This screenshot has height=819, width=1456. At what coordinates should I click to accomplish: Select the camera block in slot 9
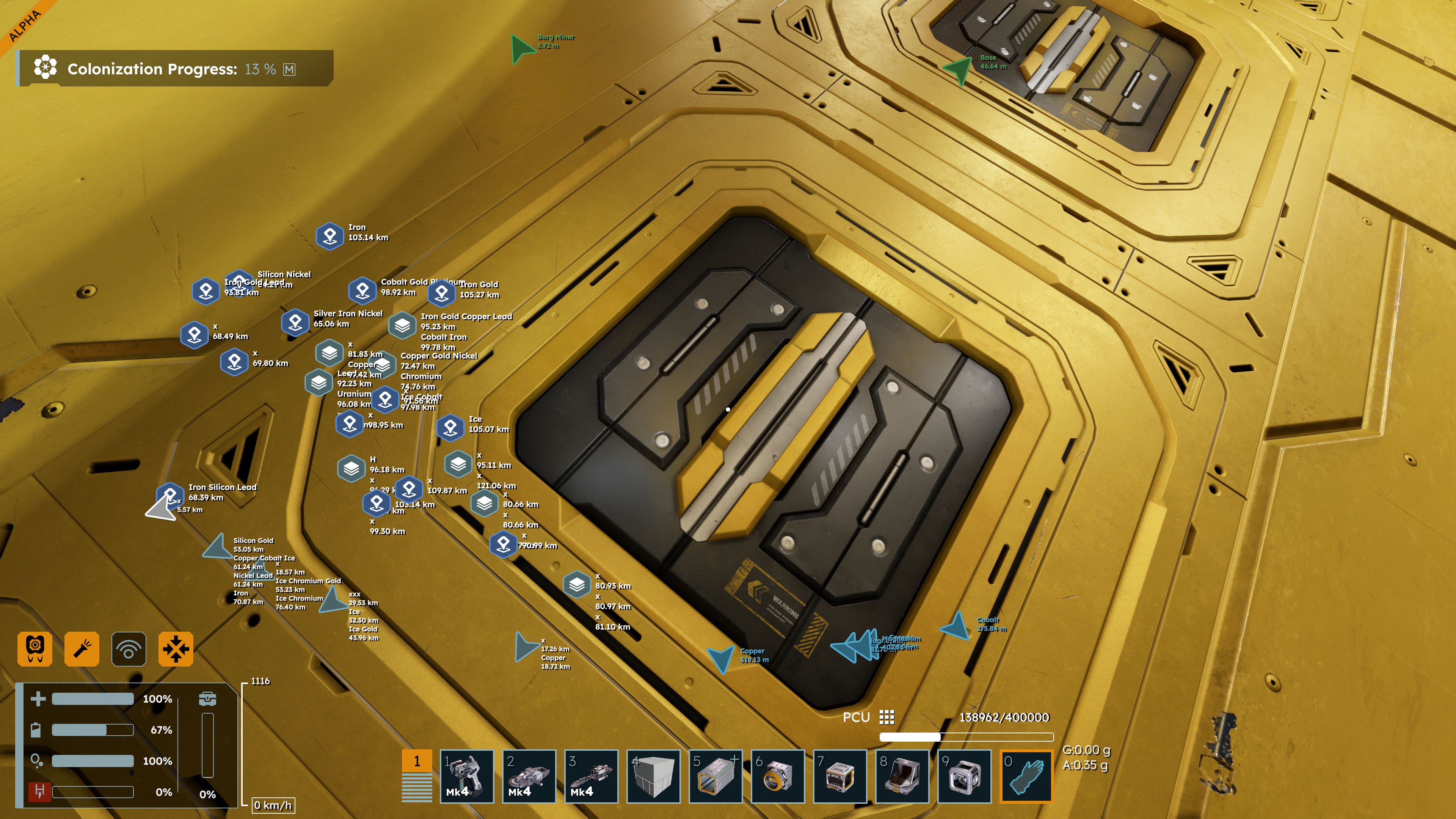click(964, 776)
